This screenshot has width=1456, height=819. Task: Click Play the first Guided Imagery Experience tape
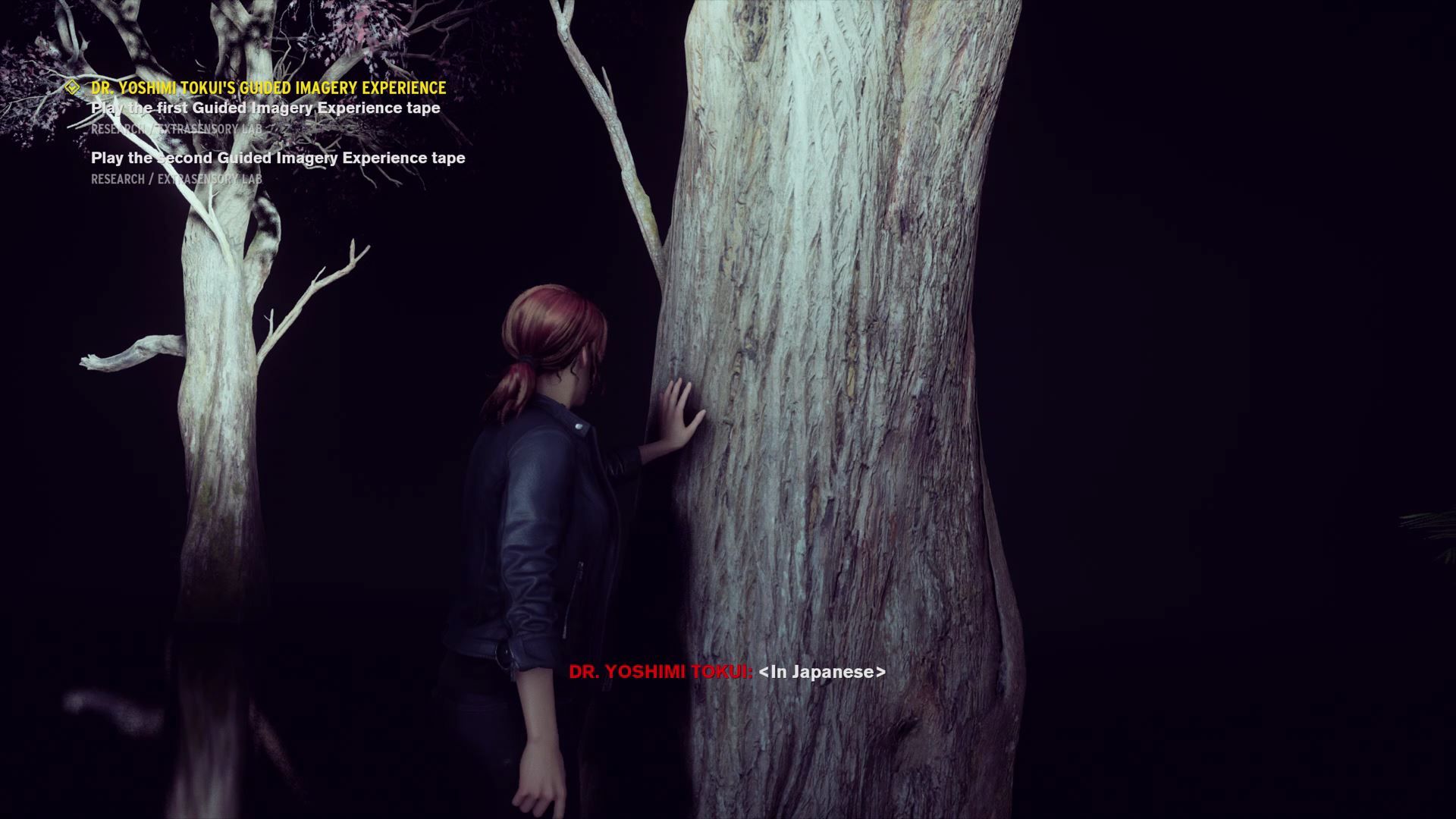click(265, 108)
